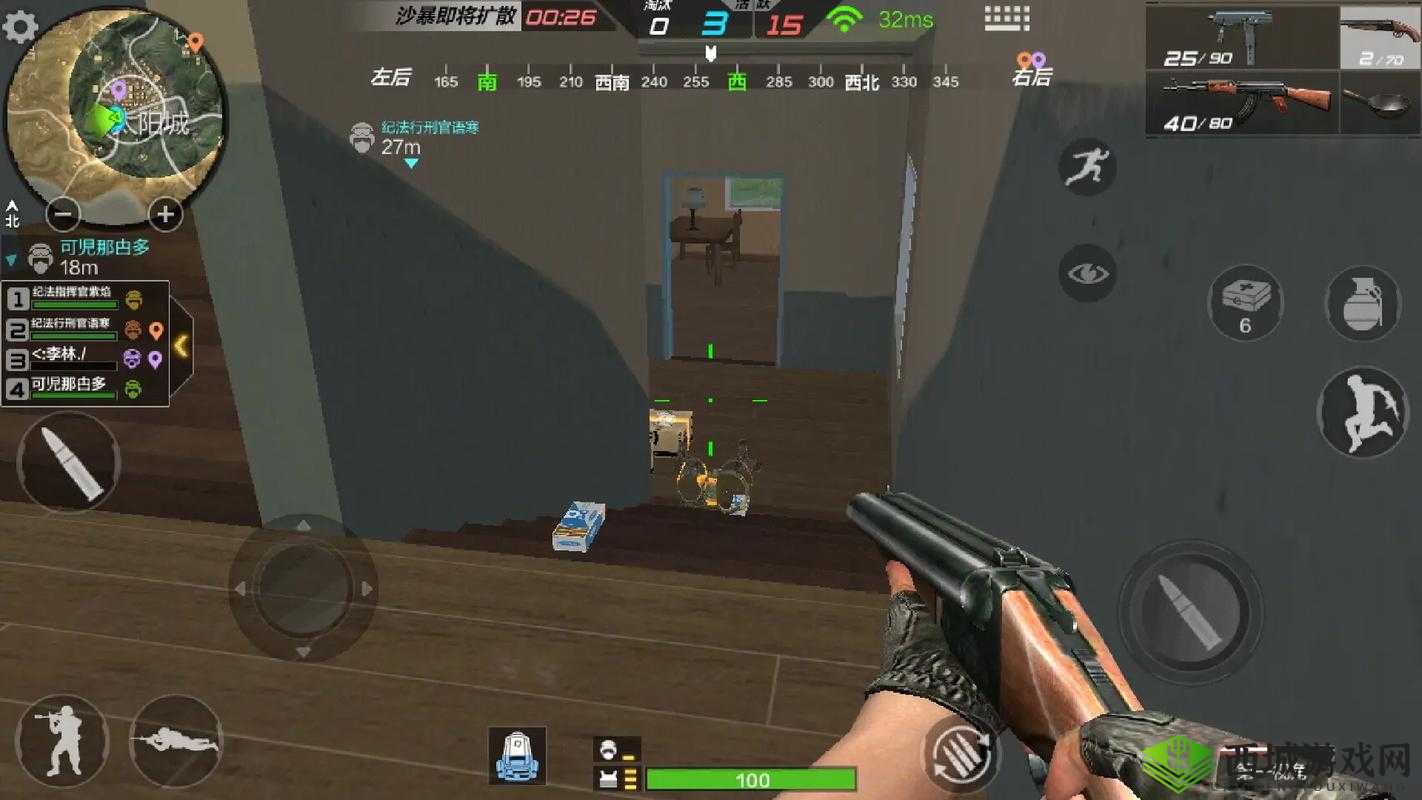Enable free-look with the eye icon
The width and height of the screenshot is (1422, 800).
coord(1088,273)
